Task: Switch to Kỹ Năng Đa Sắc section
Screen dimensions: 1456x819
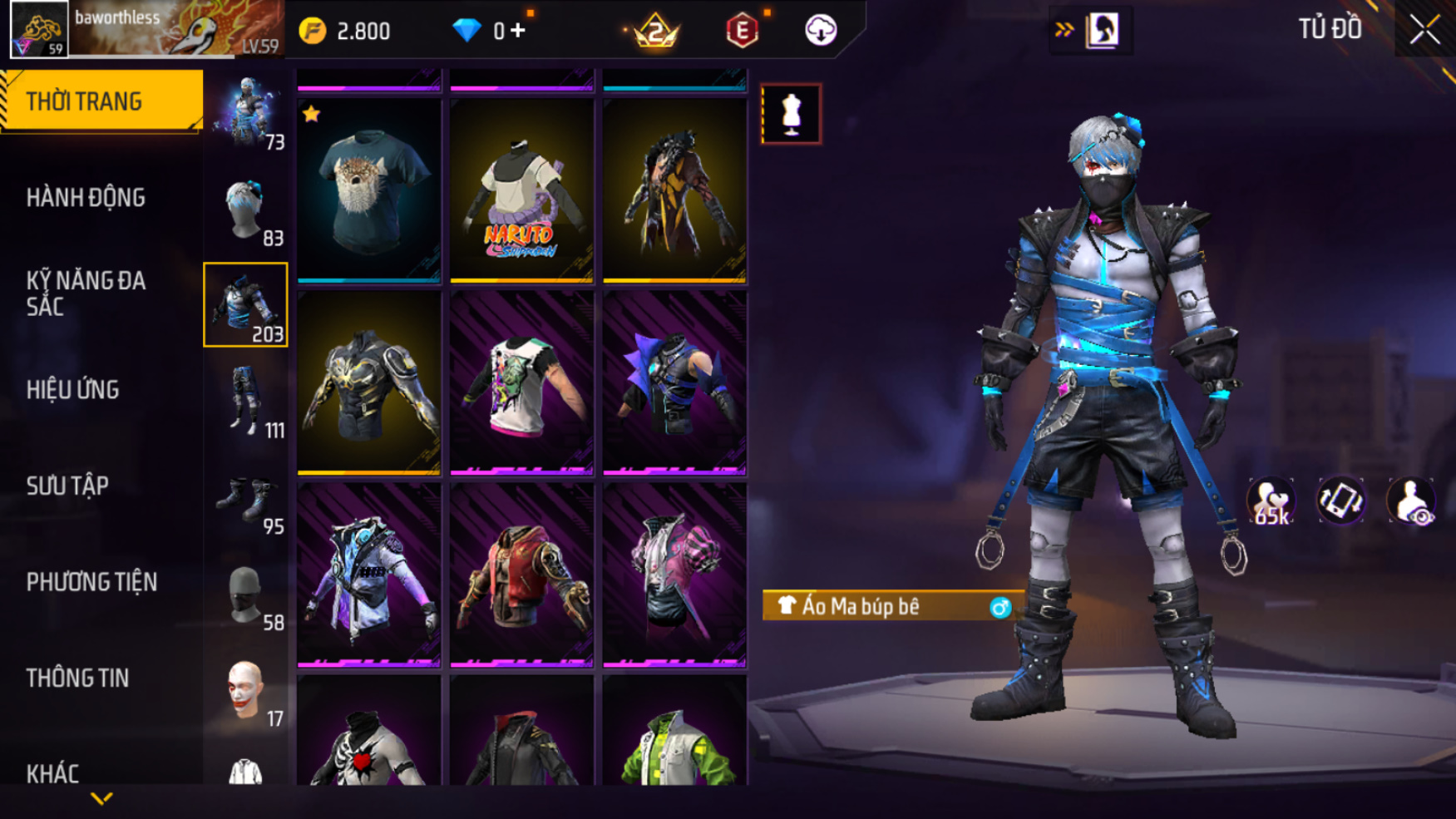Action: pos(86,294)
